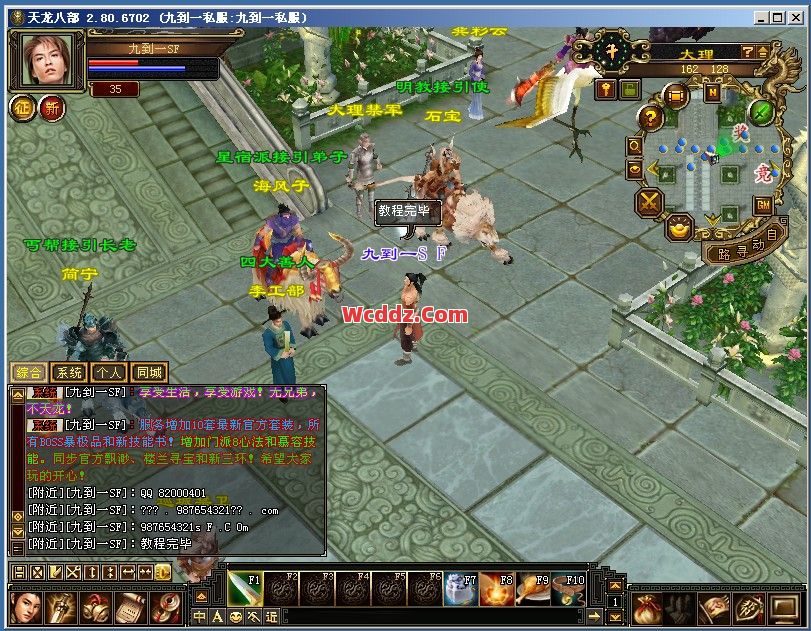Image resolution: width=811 pixels, height=631 pixels.
Task: Switch to the 个人 chat tab
Action: tap(108, 372)
